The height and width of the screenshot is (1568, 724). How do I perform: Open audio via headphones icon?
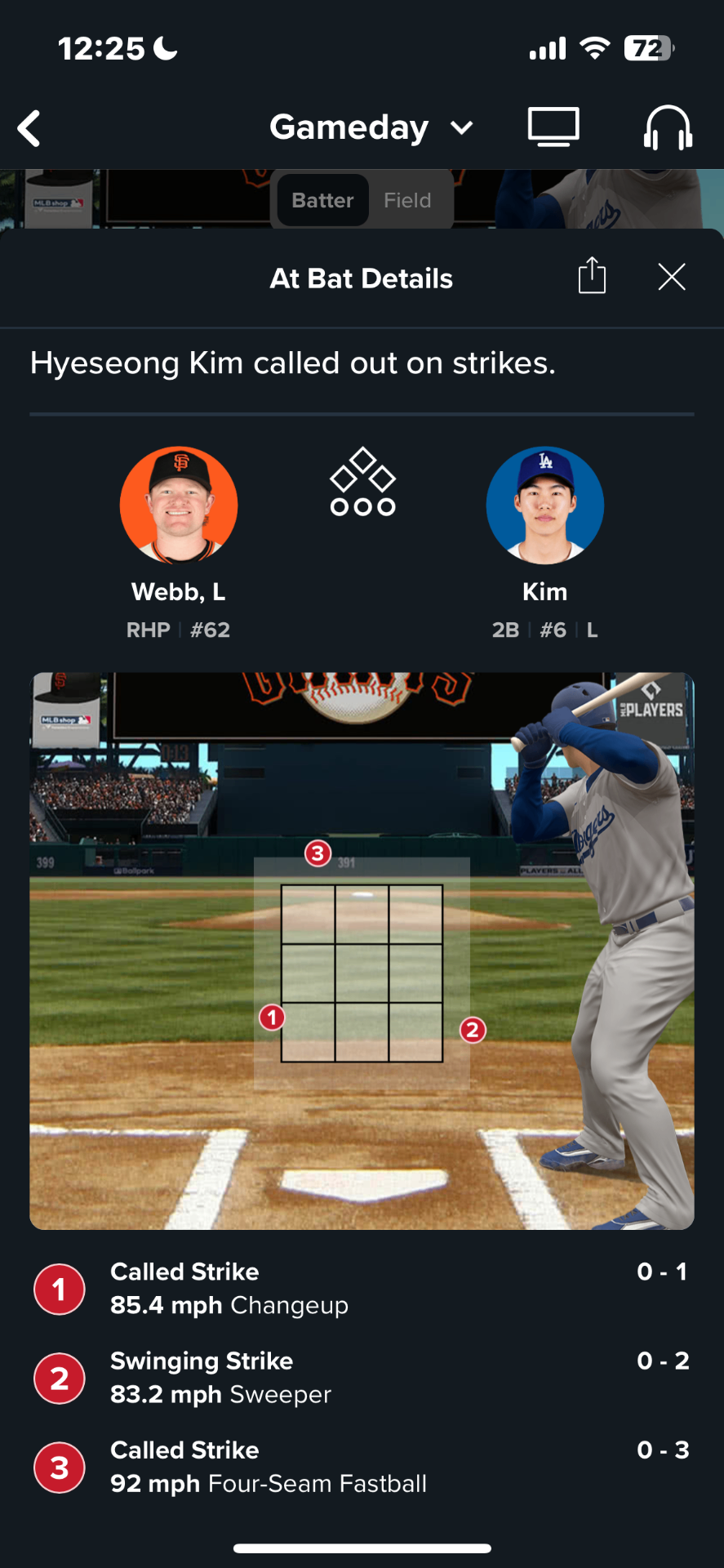(668, 128)
